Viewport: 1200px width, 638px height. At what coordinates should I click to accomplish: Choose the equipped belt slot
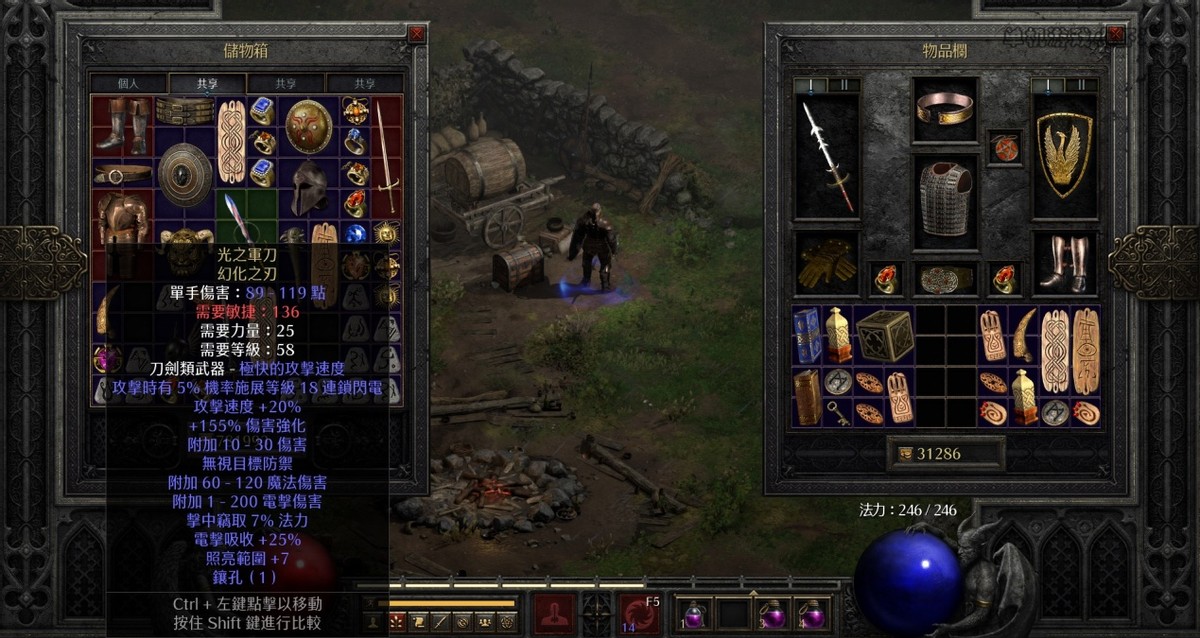coord(945,279)
